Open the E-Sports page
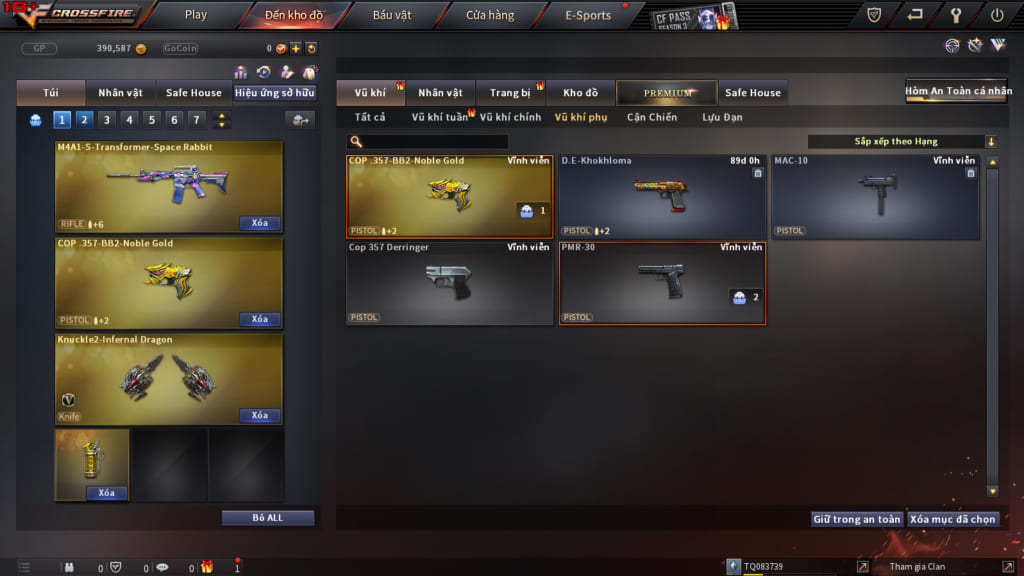 pos(587,15)
